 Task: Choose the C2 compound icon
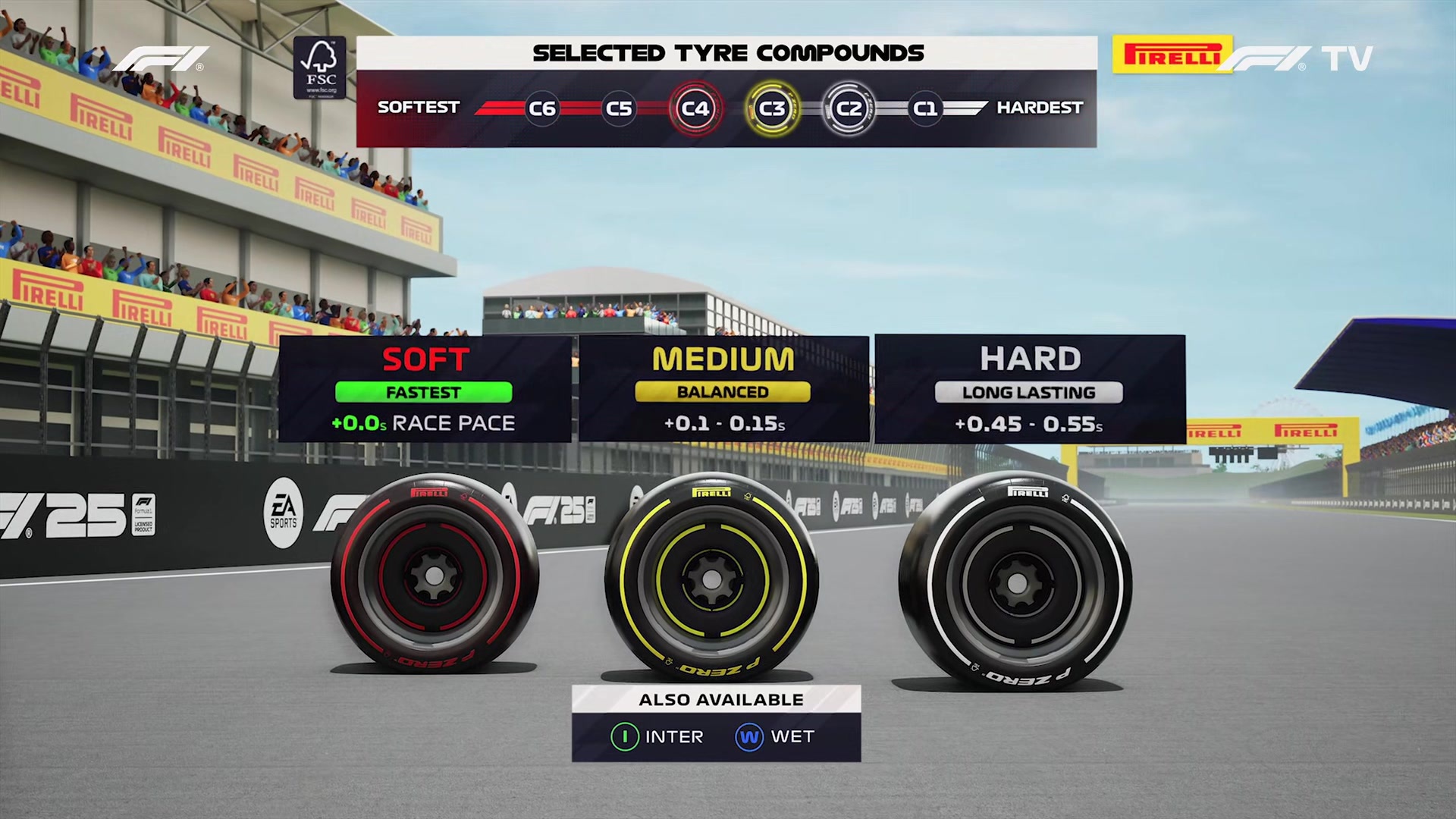point(849,108)
